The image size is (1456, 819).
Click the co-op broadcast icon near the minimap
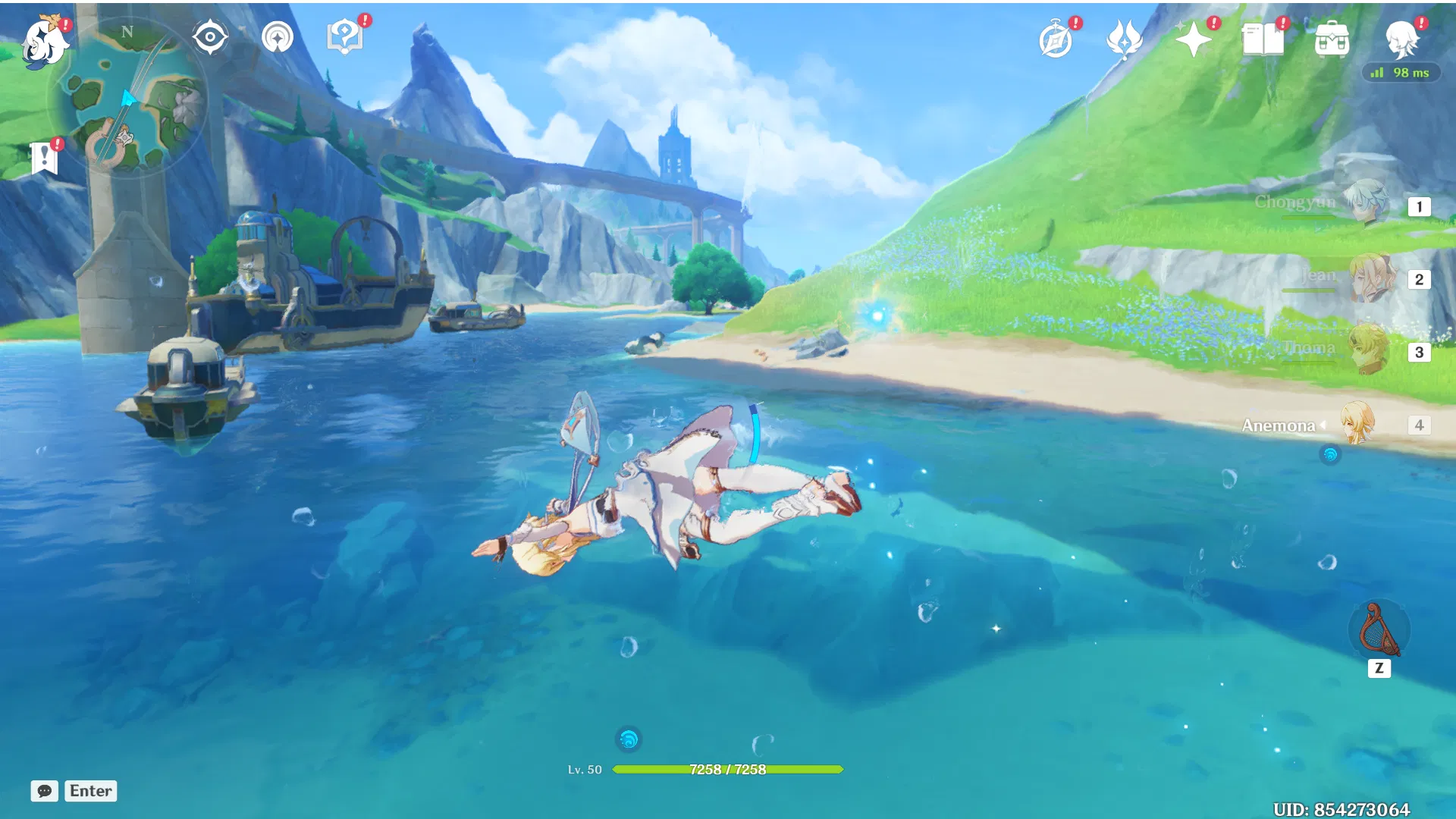[x=277, y=35]
